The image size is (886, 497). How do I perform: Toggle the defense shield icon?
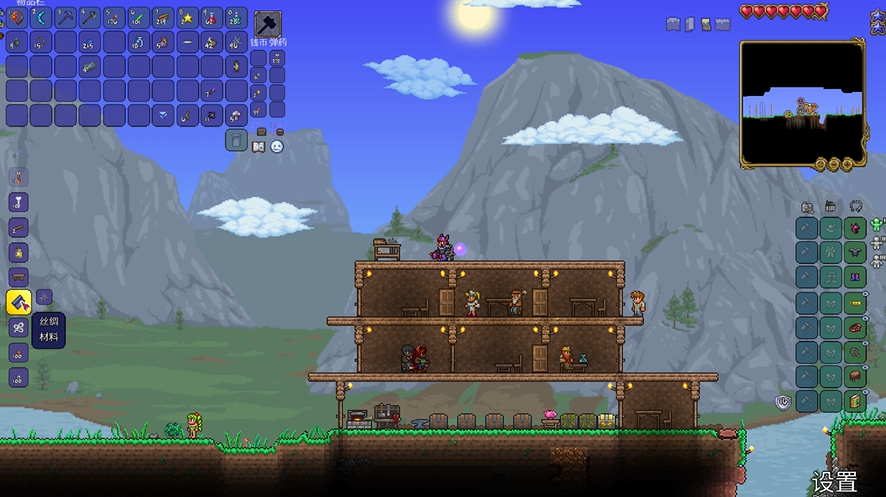pos(785,402)
